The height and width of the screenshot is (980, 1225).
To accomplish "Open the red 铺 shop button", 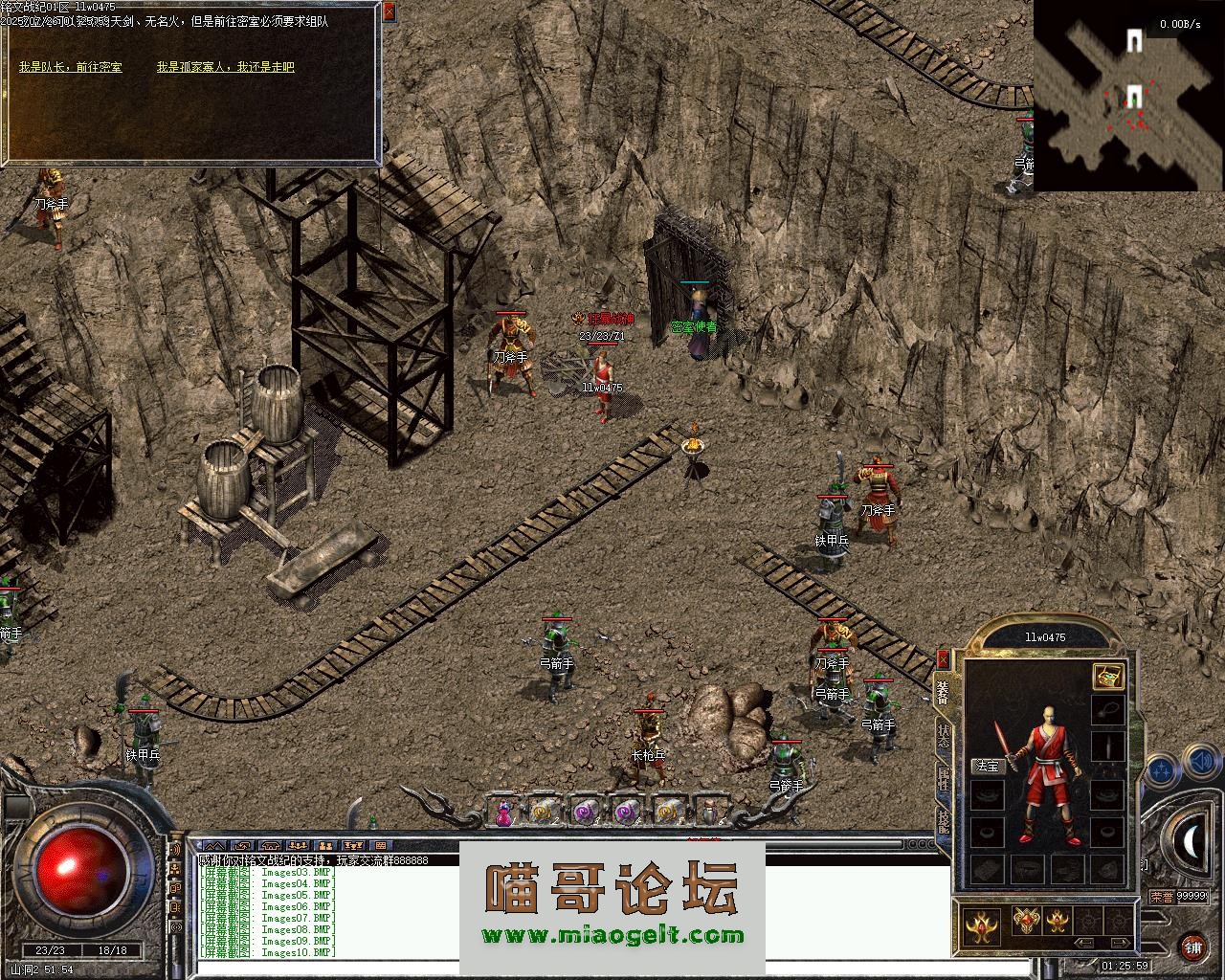I will pos(1192,947).
